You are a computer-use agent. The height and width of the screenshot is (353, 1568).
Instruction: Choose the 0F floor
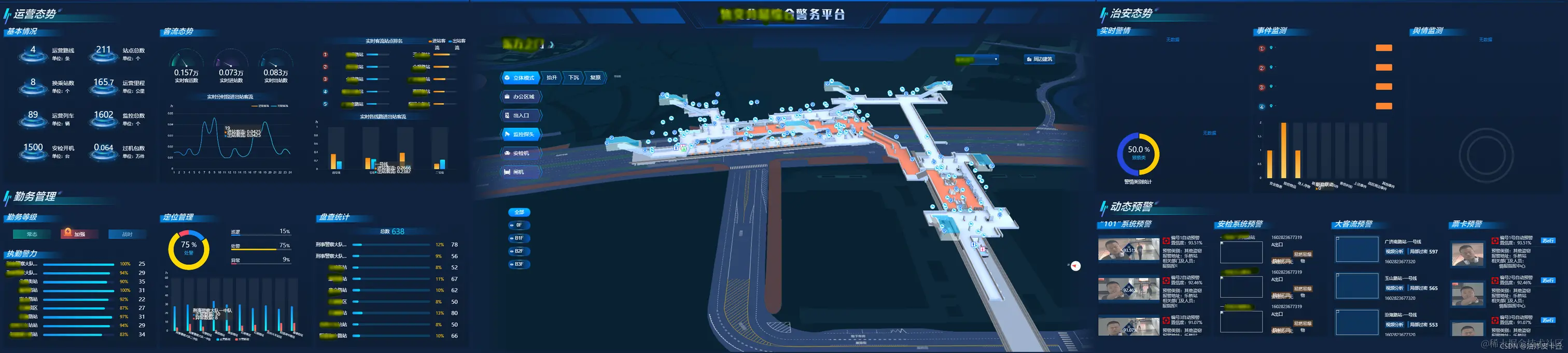point(519,225)
